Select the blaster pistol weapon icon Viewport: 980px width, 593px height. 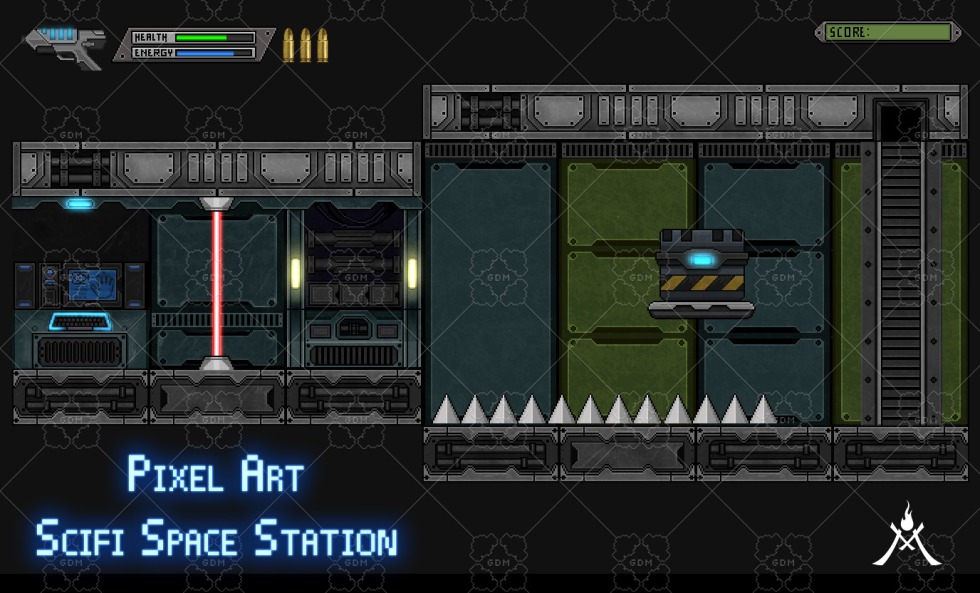(66, 45)
